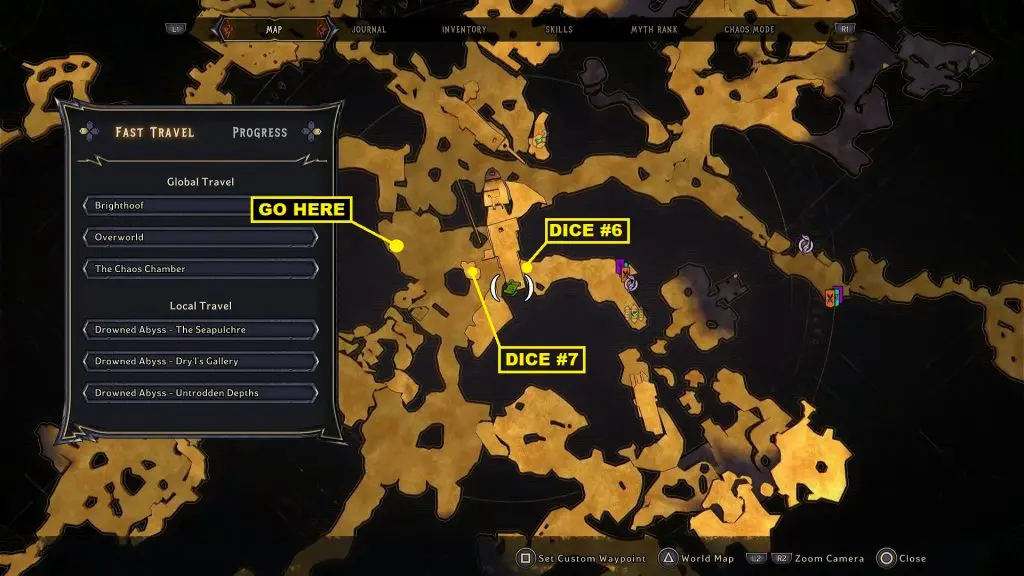Select the Map tab
The image size is (1024, 576).
[x=274, y=30]
